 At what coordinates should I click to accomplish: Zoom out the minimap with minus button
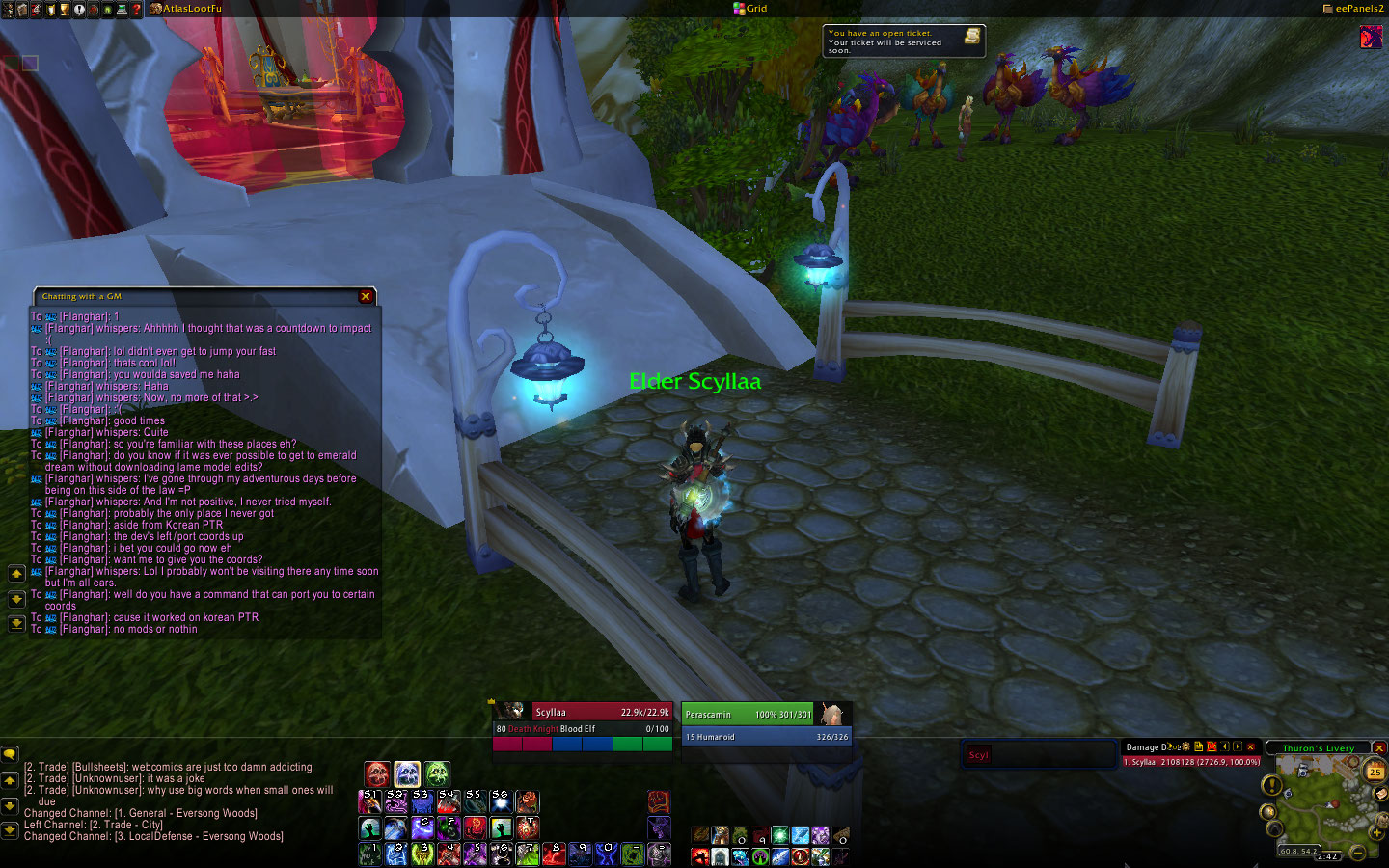[x=1357, y=852]
